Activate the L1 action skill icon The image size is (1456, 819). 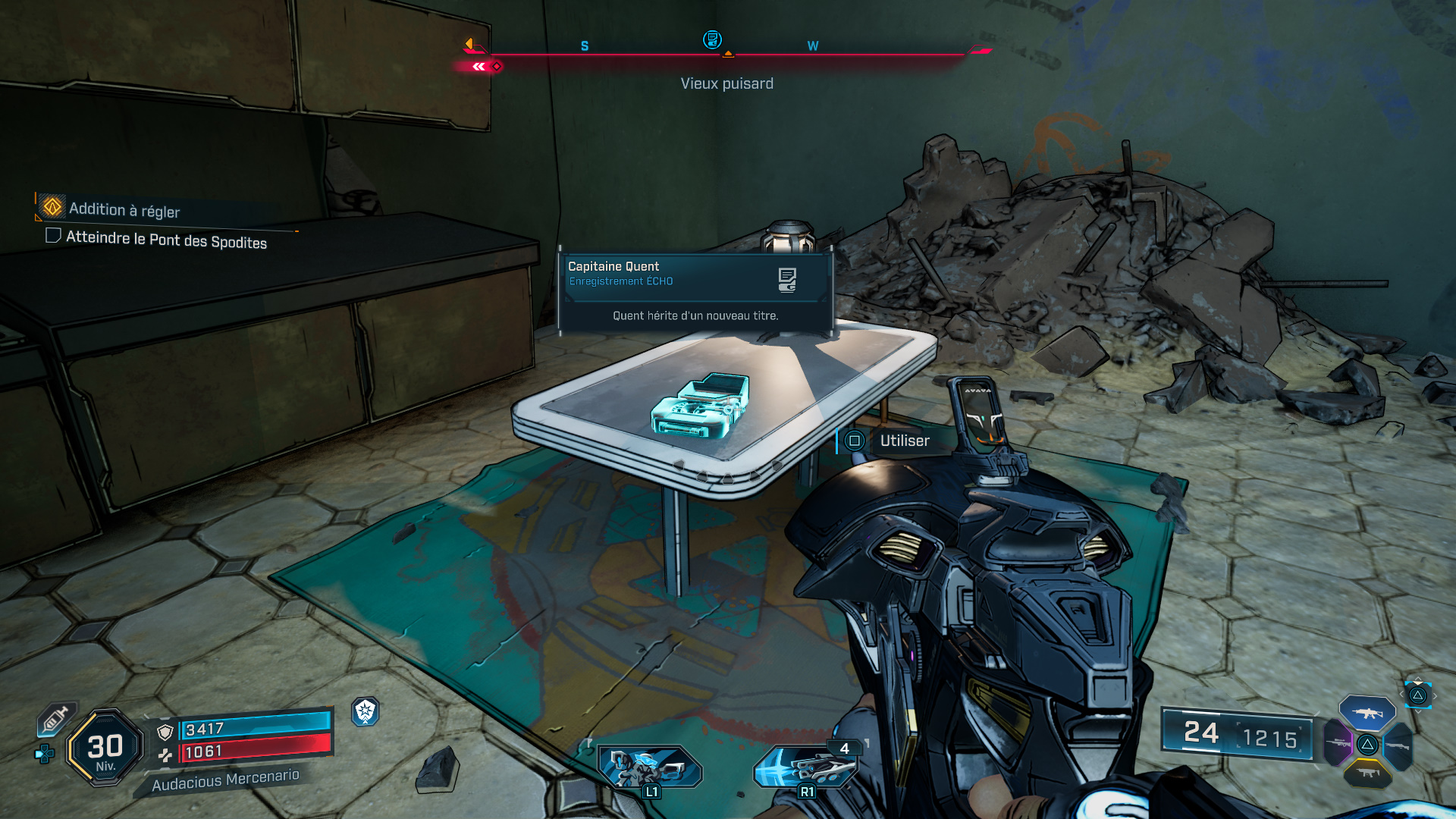pyautogui.click(x=649, y=767)
